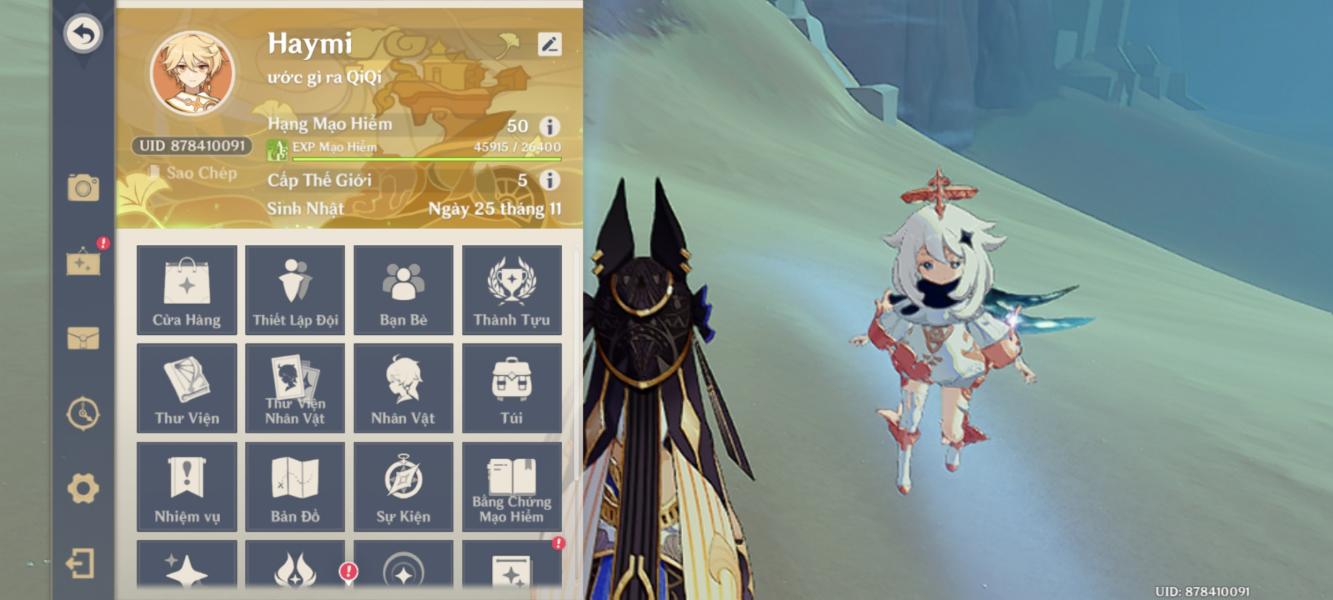Show info for Cấp Thế Giới
1333x600 pixels.
tap(549, 180)
